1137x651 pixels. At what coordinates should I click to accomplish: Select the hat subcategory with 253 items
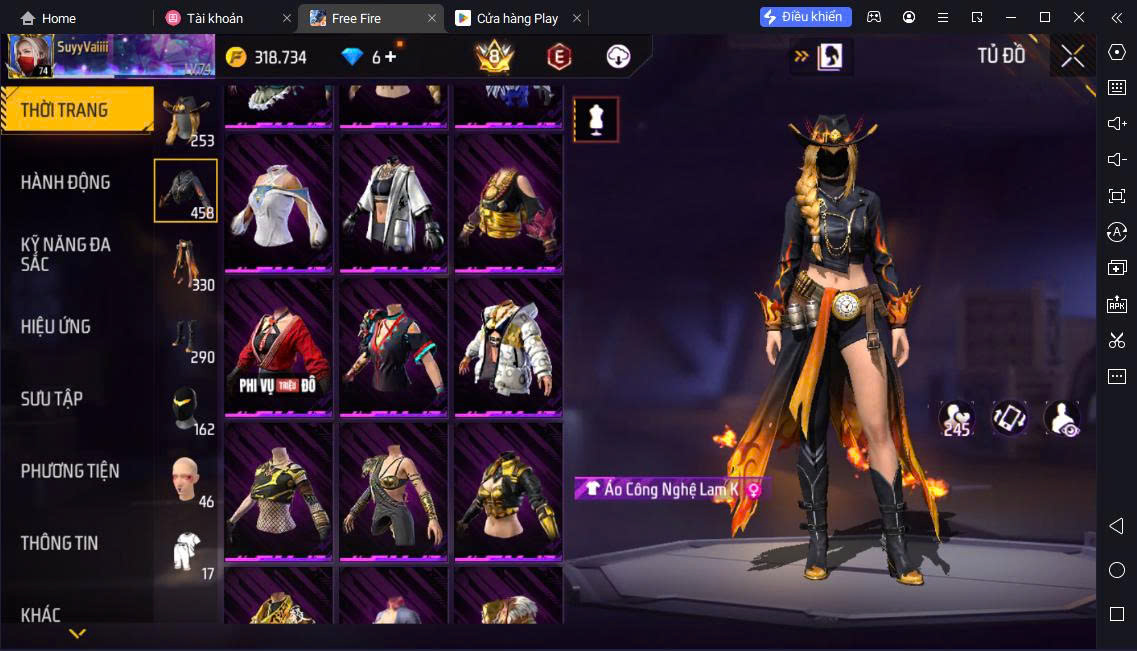pos(186,120)
